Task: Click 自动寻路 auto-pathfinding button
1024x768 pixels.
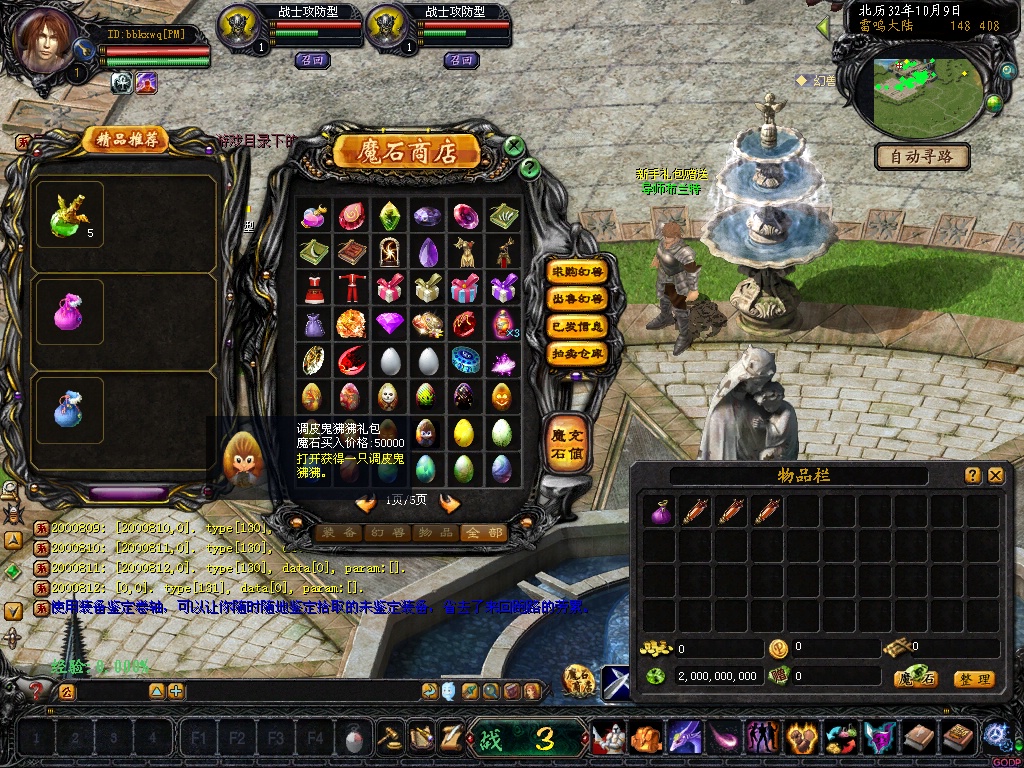Action: tap(922, 156)
